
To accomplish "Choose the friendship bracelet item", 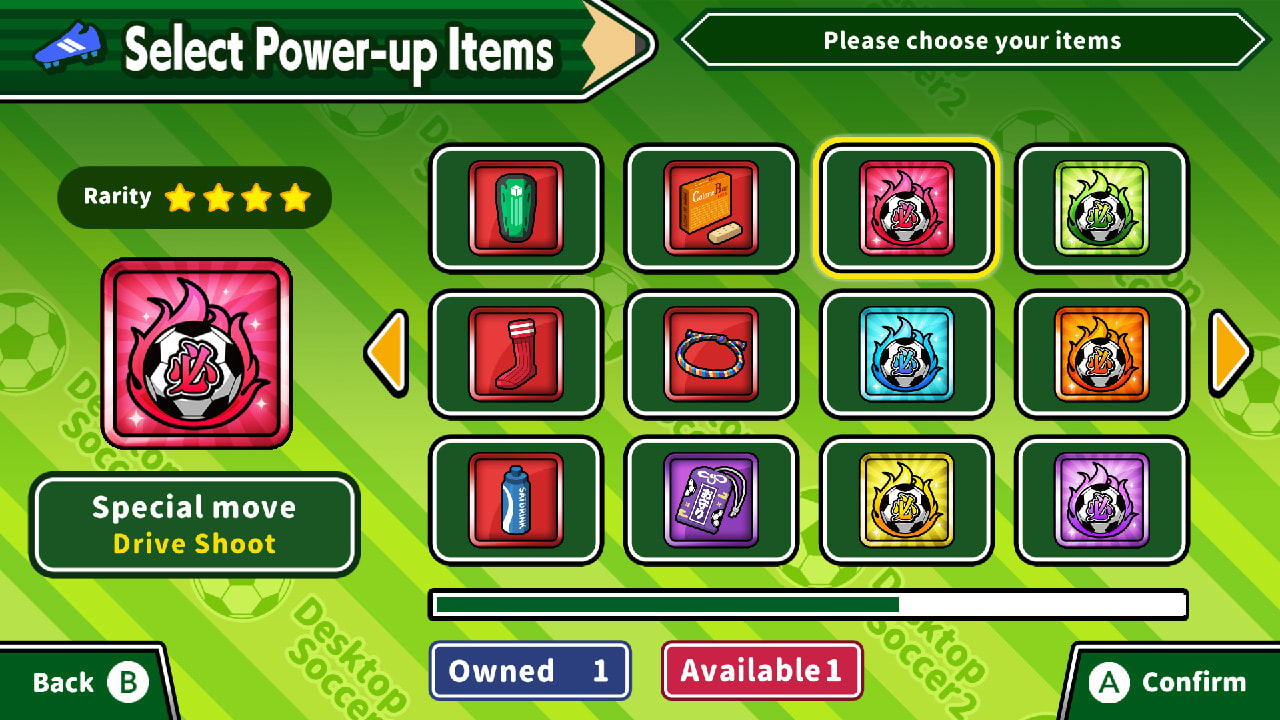I will [x=710, y=355].
